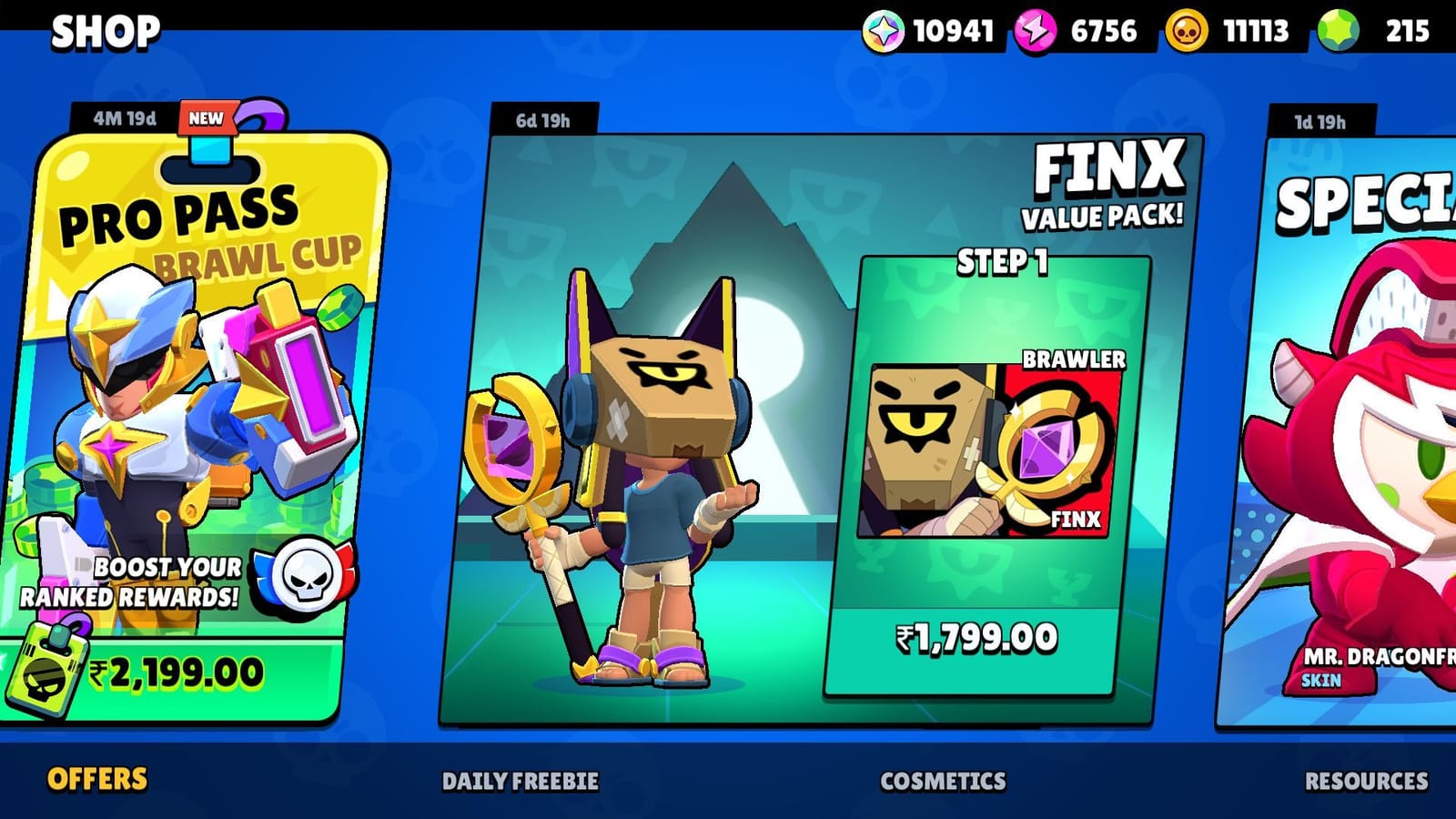This screenshot has height=819, width=1456.
Task: Click the star points currency icon
Action: point(883,30)
